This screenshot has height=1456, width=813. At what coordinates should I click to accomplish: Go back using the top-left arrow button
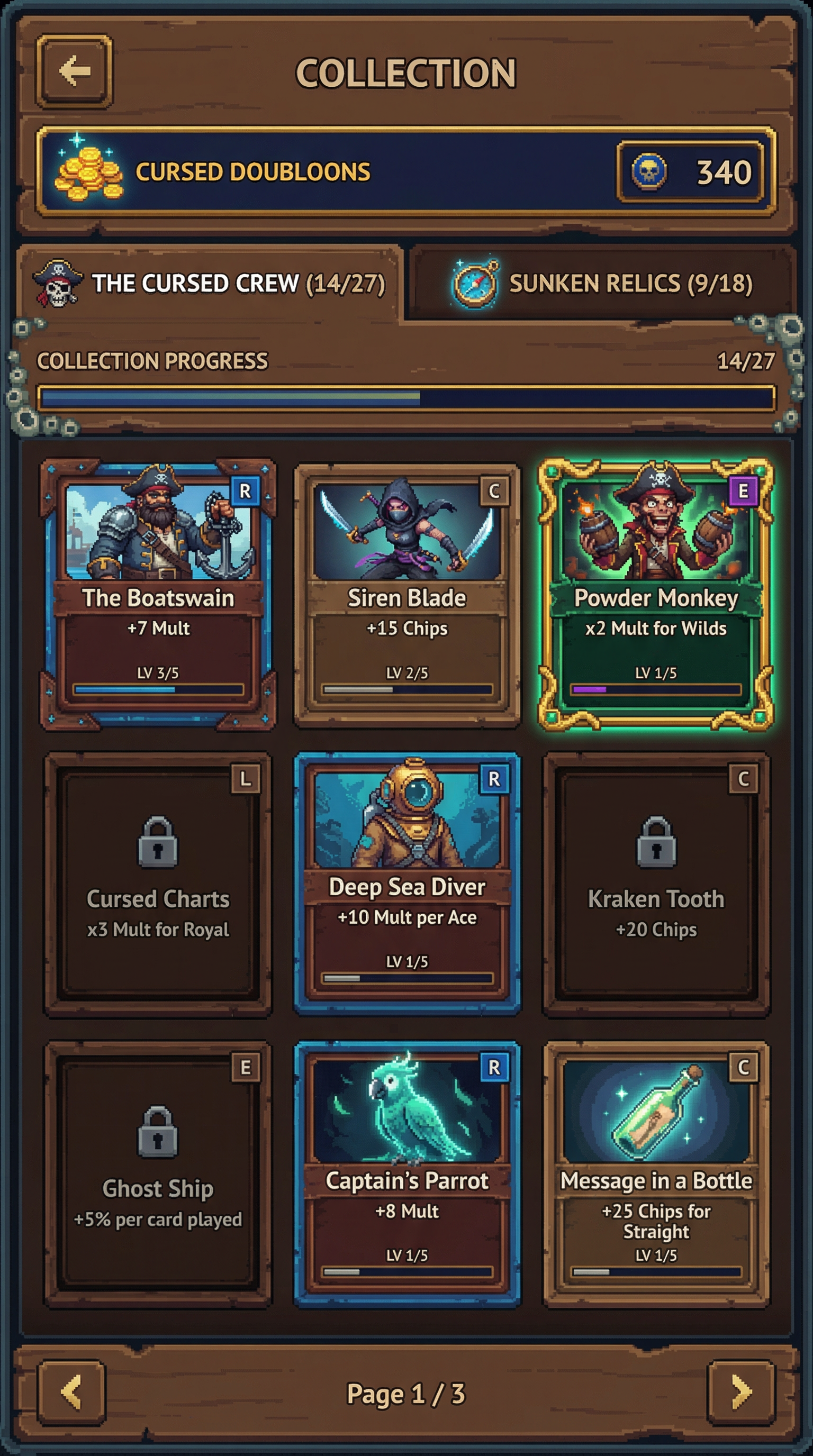[x=74, y=71]
